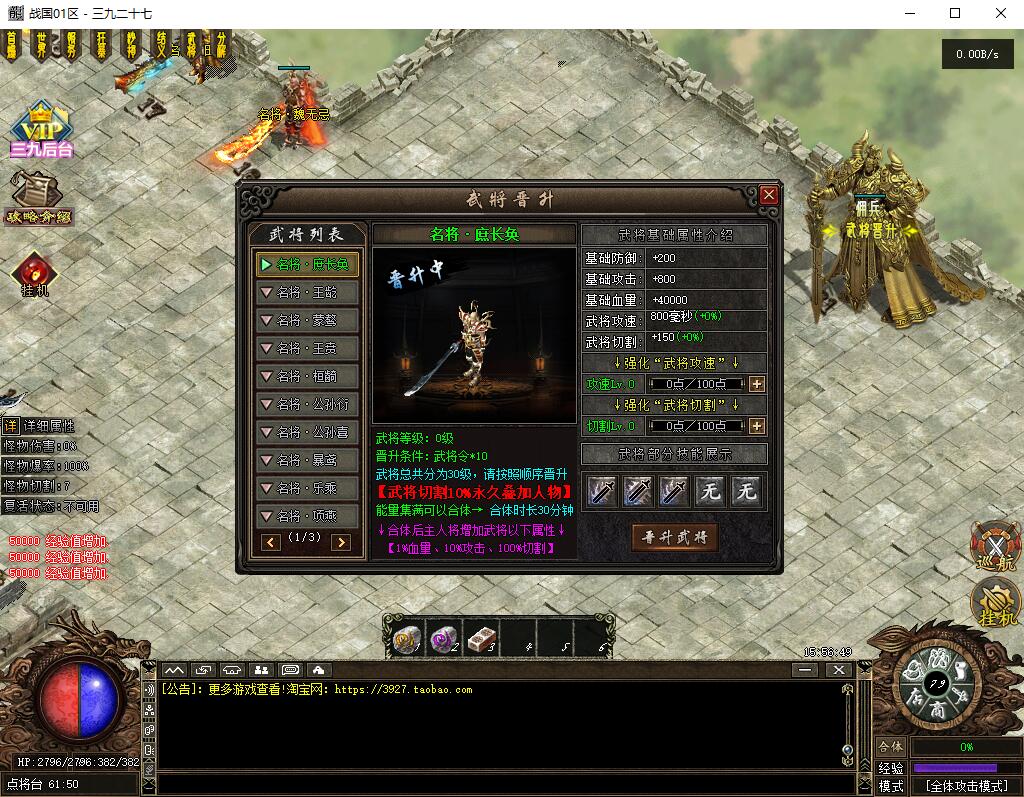Maximize the game window
The image size is (1024, 797).
[955, 13]
